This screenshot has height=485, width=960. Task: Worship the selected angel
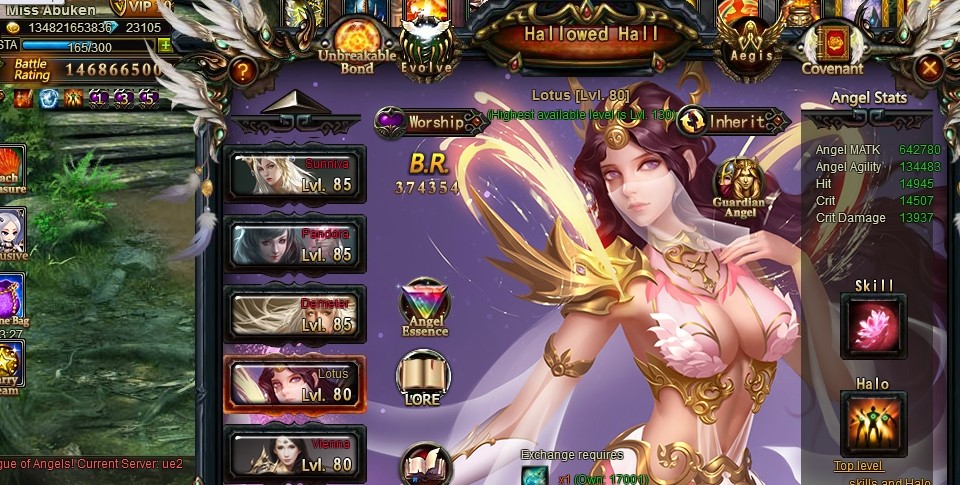(430, 123)
